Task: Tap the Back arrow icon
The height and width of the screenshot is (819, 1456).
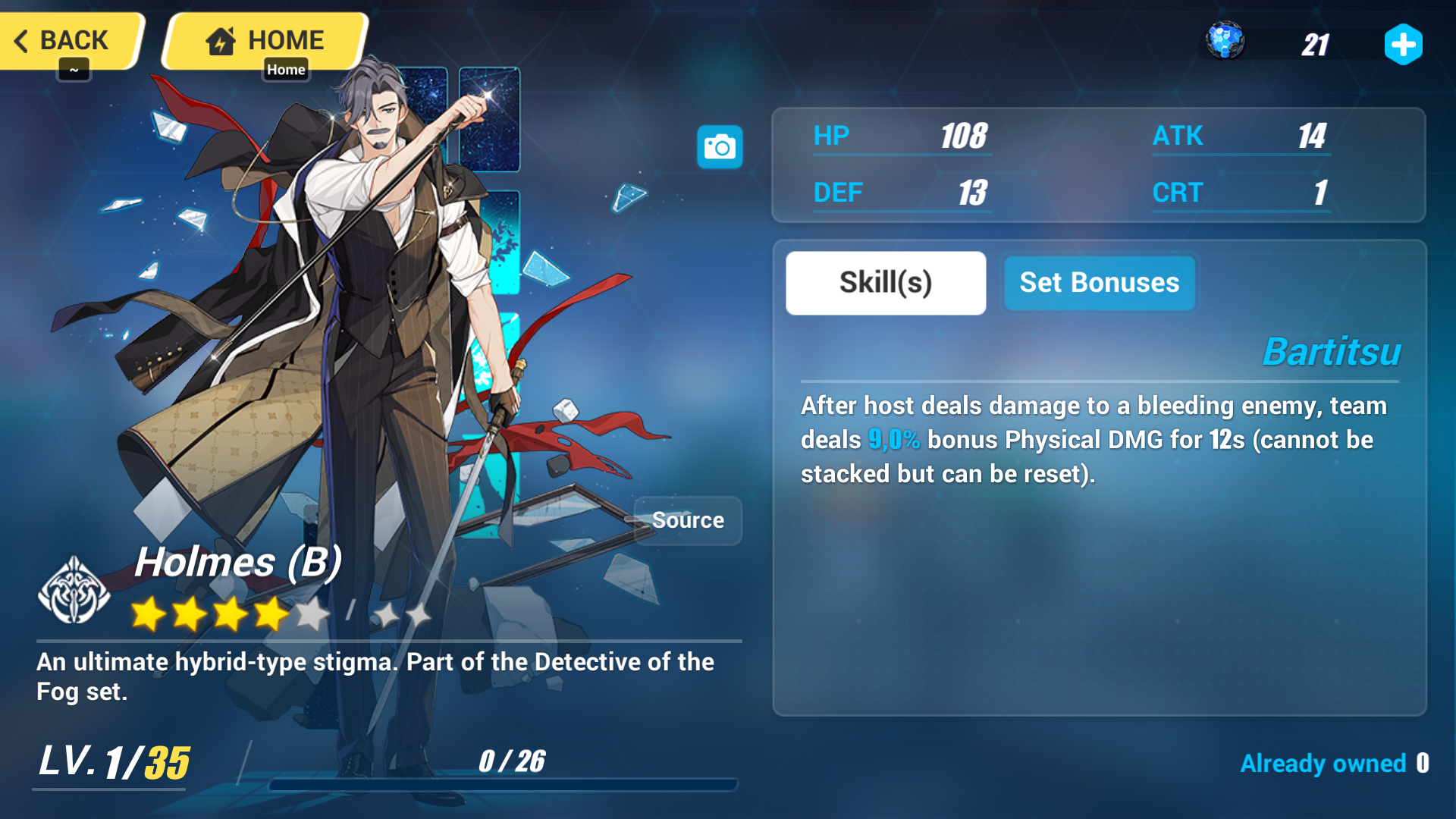Action: point(23,40)
